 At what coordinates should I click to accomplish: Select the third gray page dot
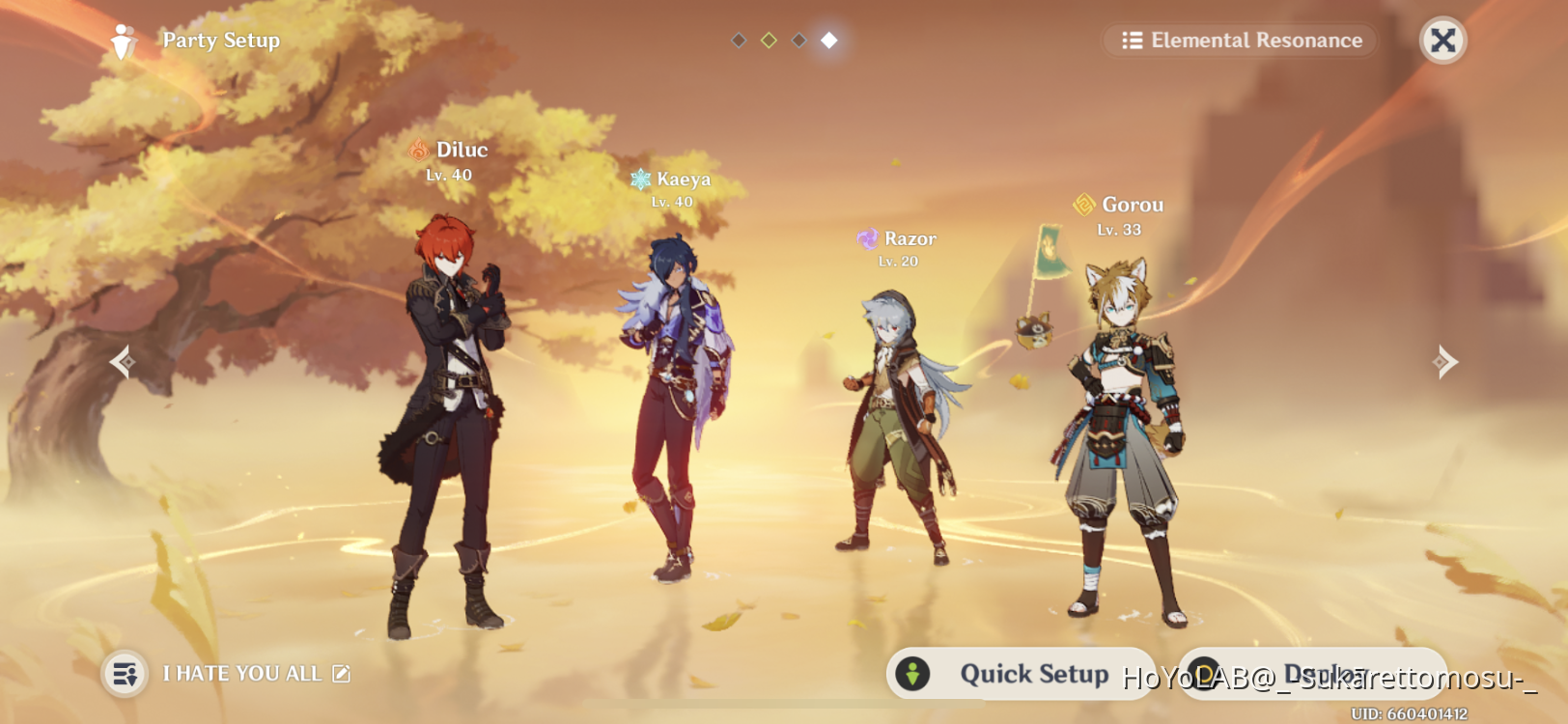pos(798,42)
